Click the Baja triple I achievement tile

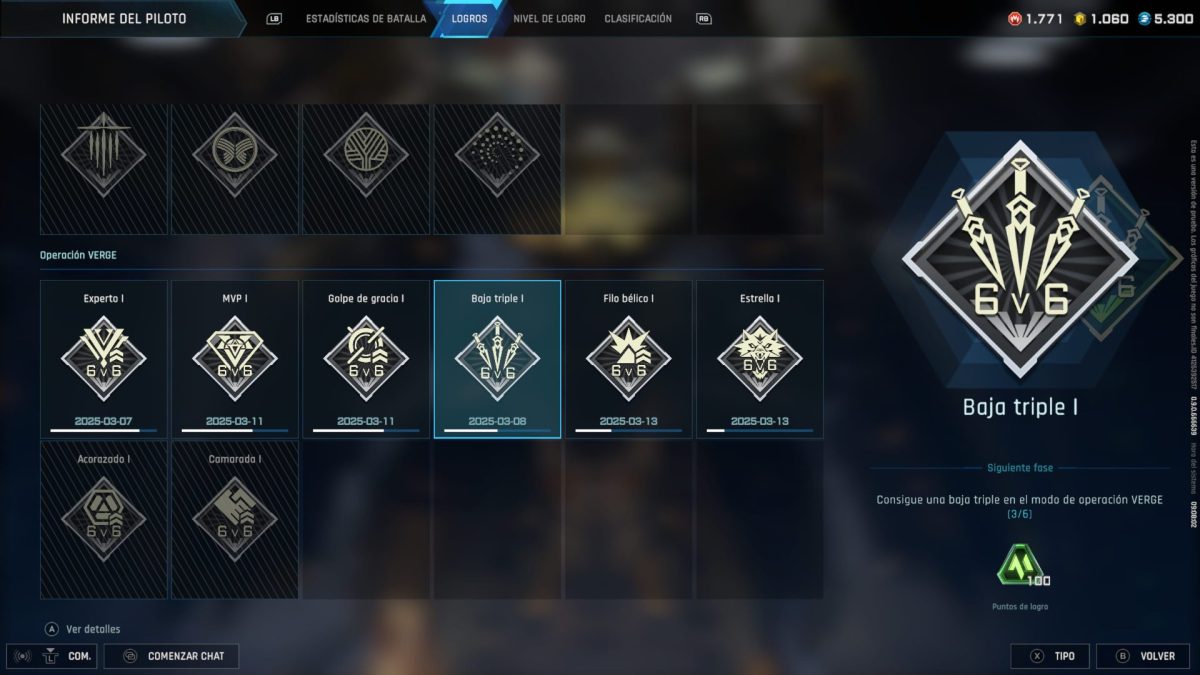pos(497,359)
